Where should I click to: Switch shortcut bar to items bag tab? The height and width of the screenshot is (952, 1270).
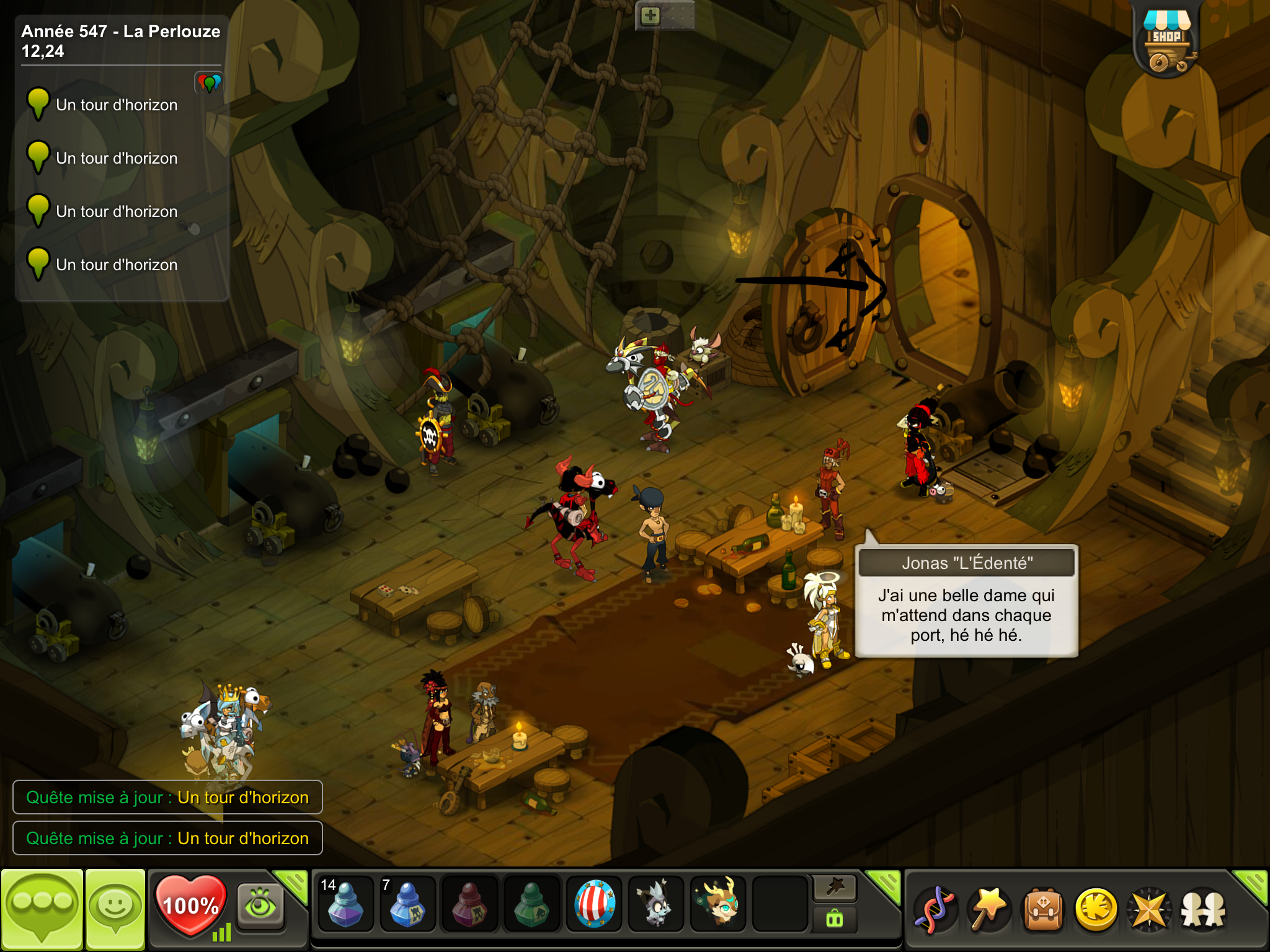(835, 920)
